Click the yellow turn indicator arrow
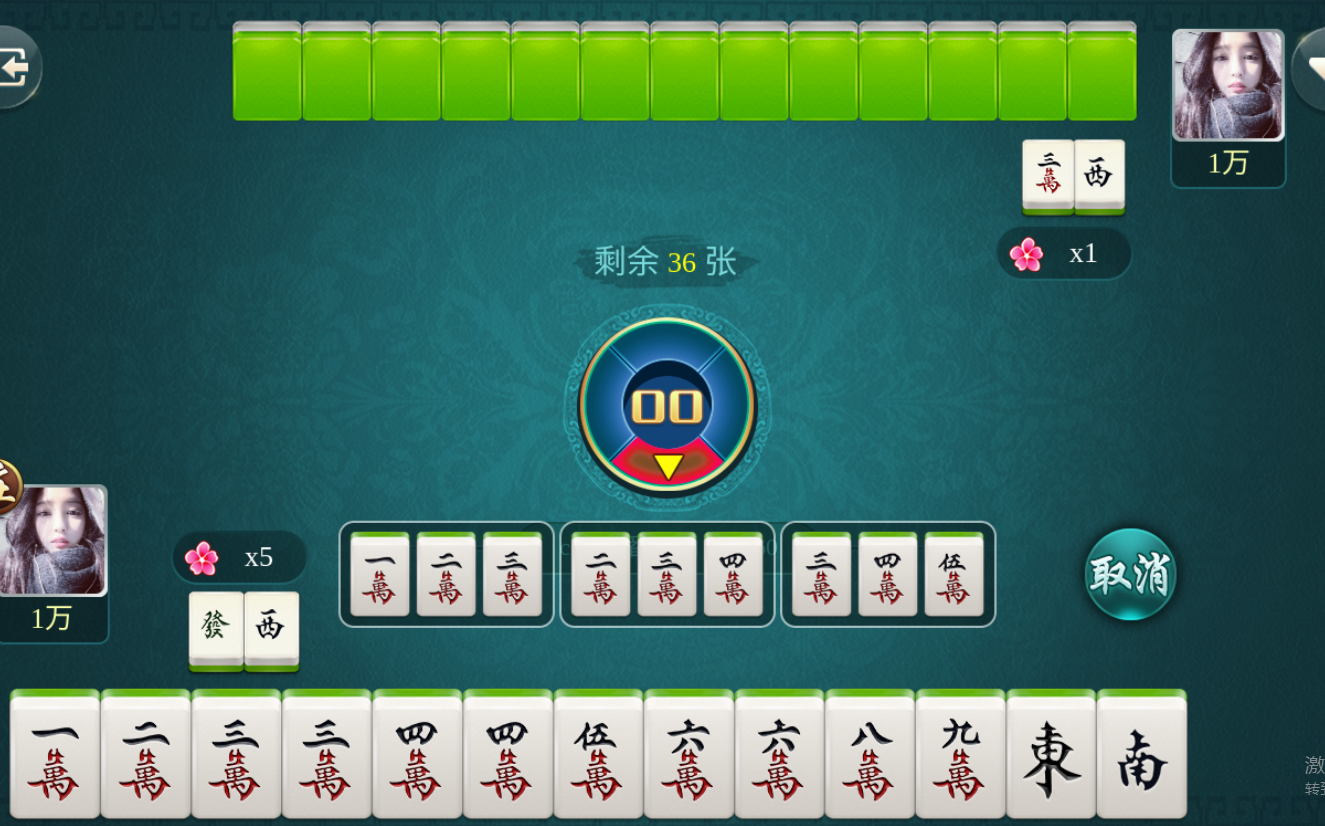Image resolution: width=1325 pixels, height=826 pixels. click(x=668, y=464)
